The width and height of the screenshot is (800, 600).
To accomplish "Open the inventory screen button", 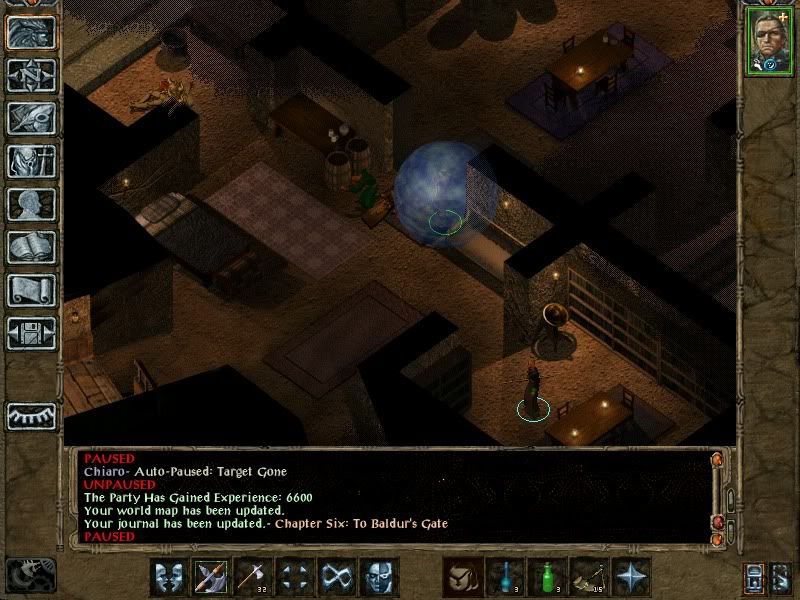I will tap(31, 161).
